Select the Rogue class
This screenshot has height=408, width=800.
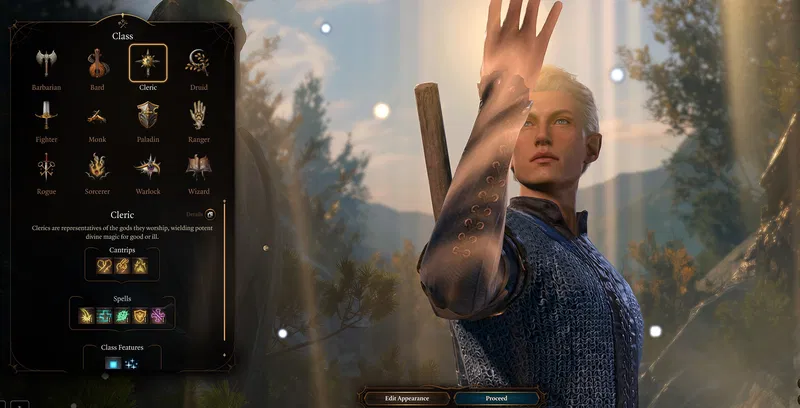46,167
